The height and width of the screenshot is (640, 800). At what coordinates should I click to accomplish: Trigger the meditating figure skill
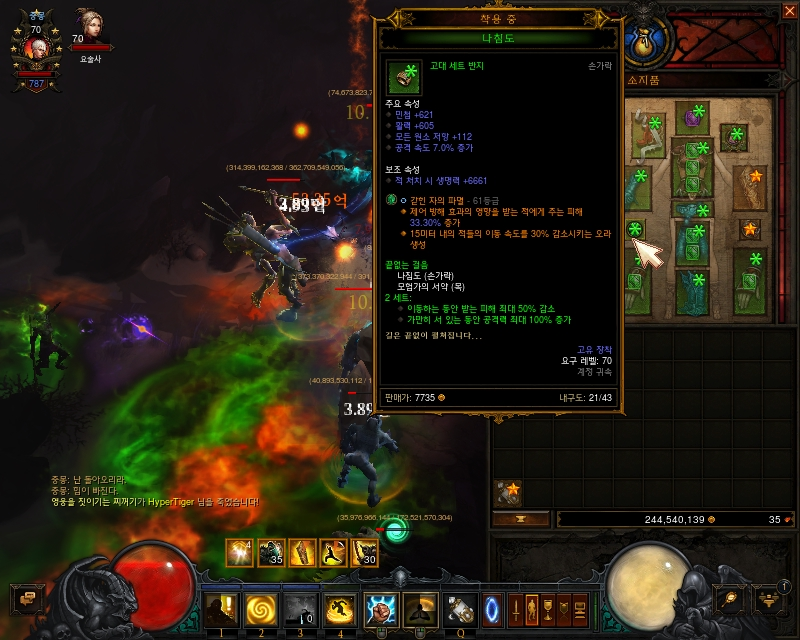click(420, 606)
